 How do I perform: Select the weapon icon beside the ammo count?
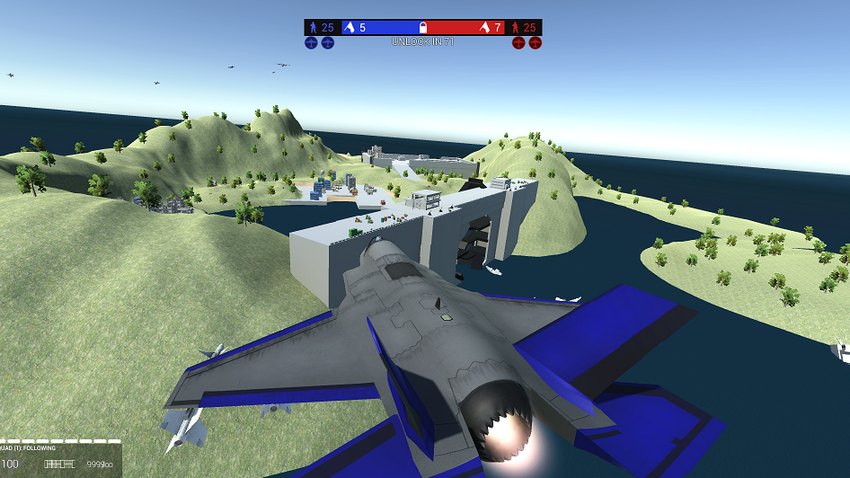(x=60, y=464)
